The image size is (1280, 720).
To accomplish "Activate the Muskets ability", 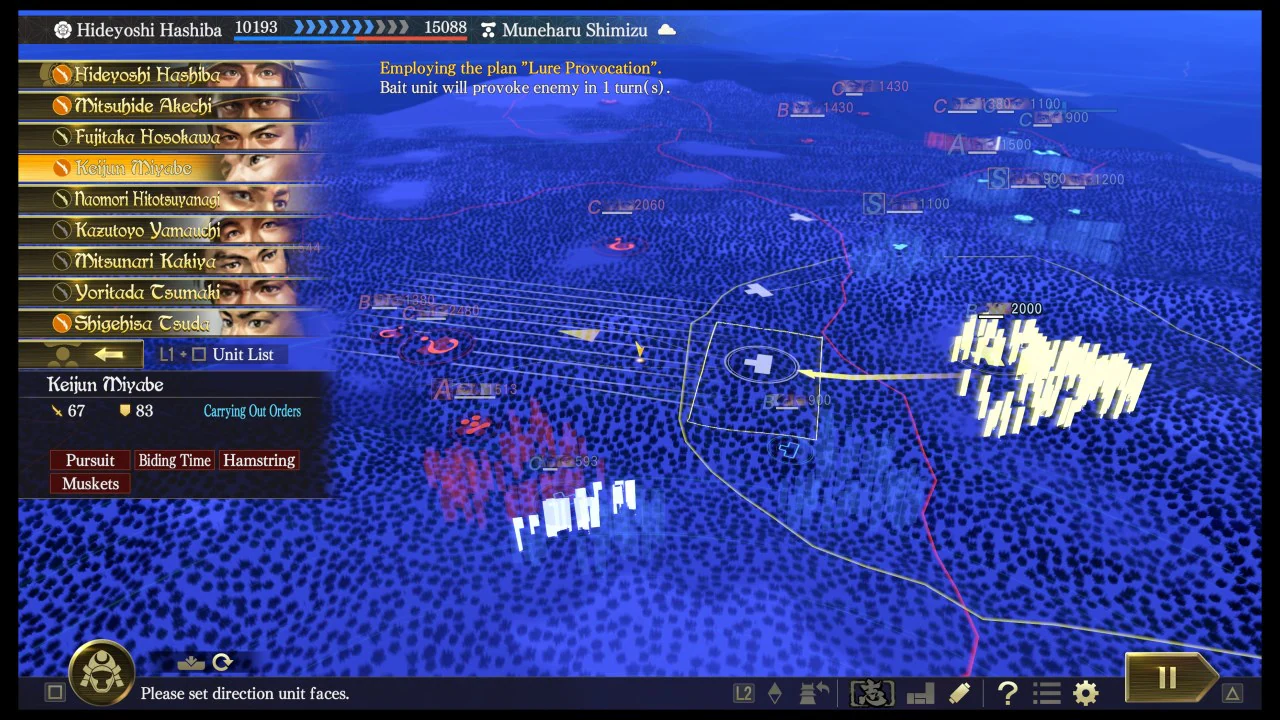I will [90, 483].
